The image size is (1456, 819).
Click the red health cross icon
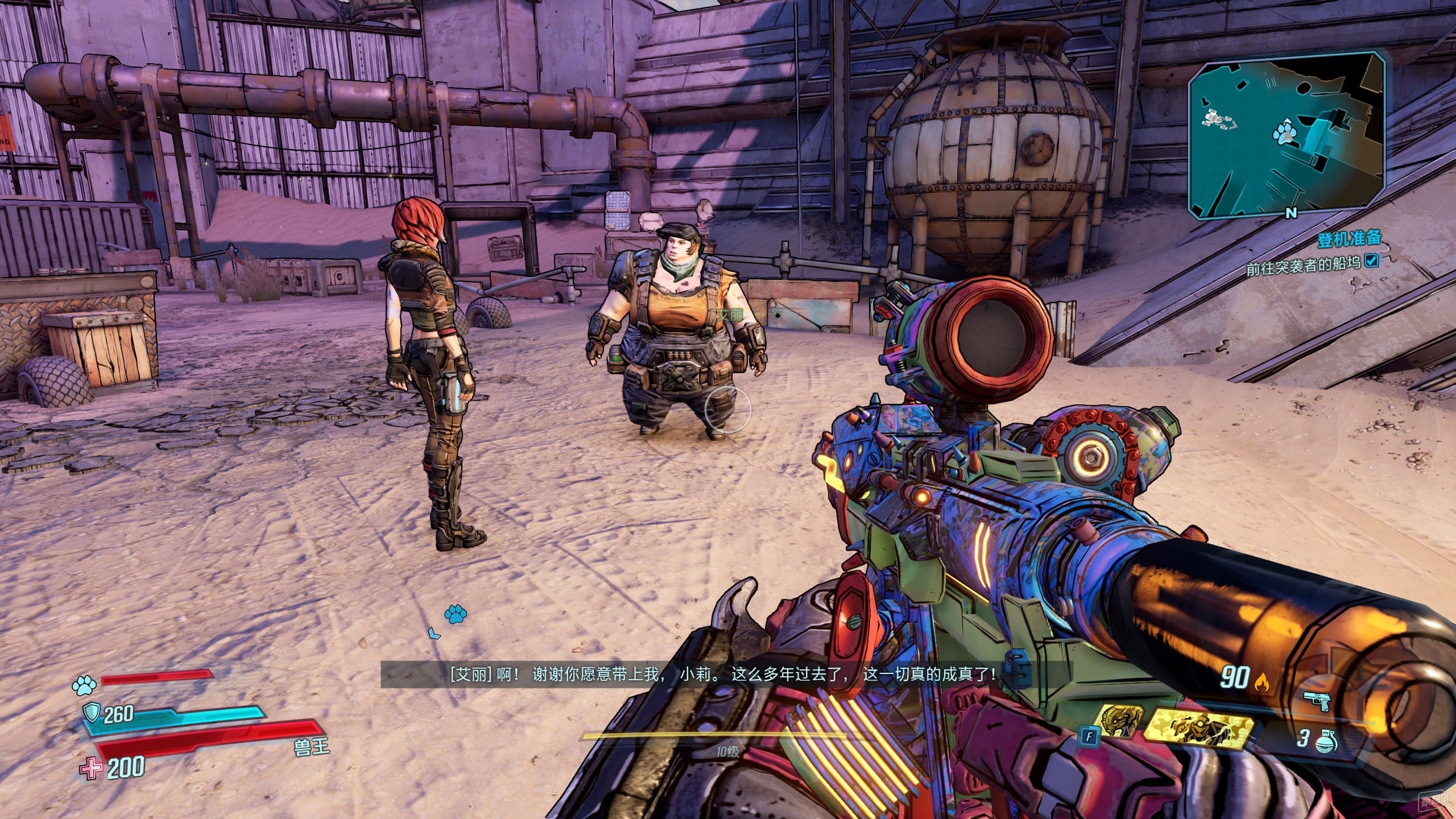pos(90,769)
